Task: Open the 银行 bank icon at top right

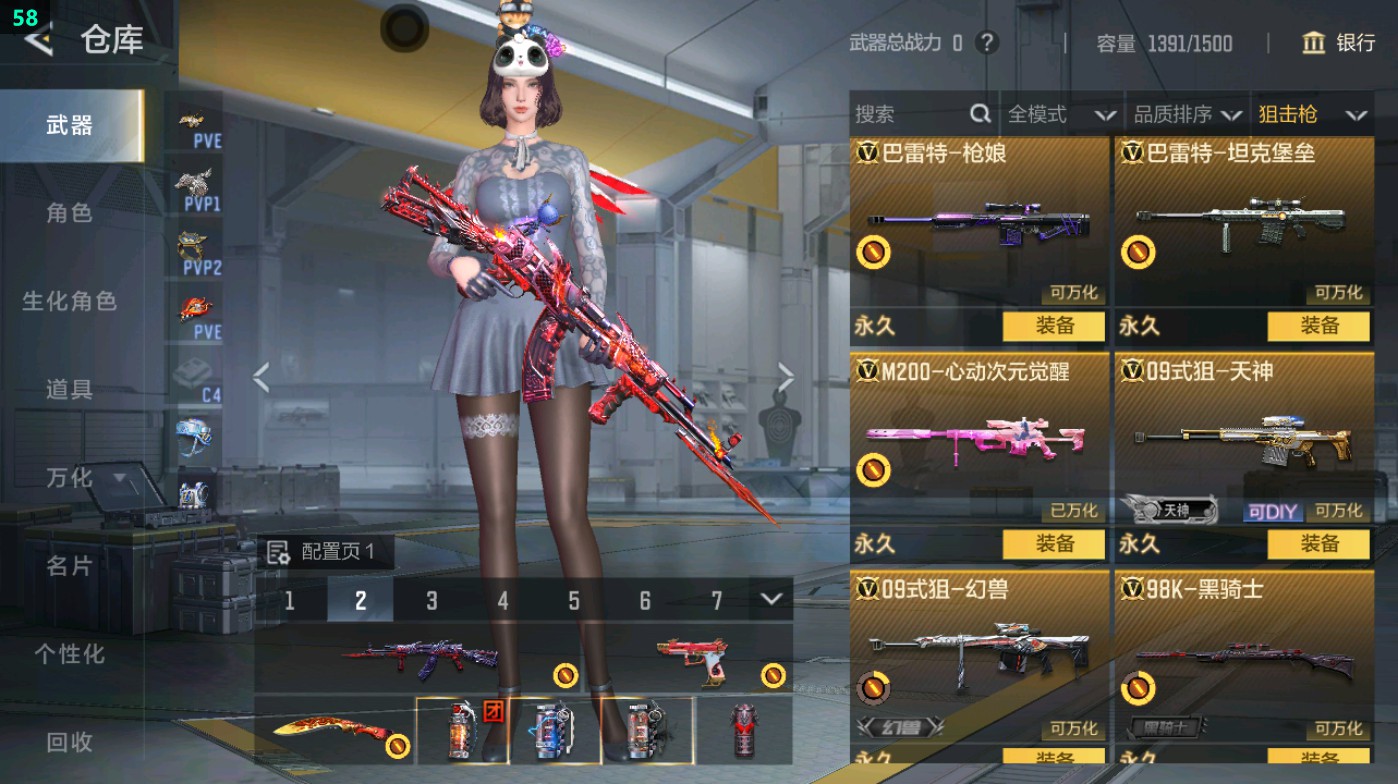Action: [x=1312, y=44]
